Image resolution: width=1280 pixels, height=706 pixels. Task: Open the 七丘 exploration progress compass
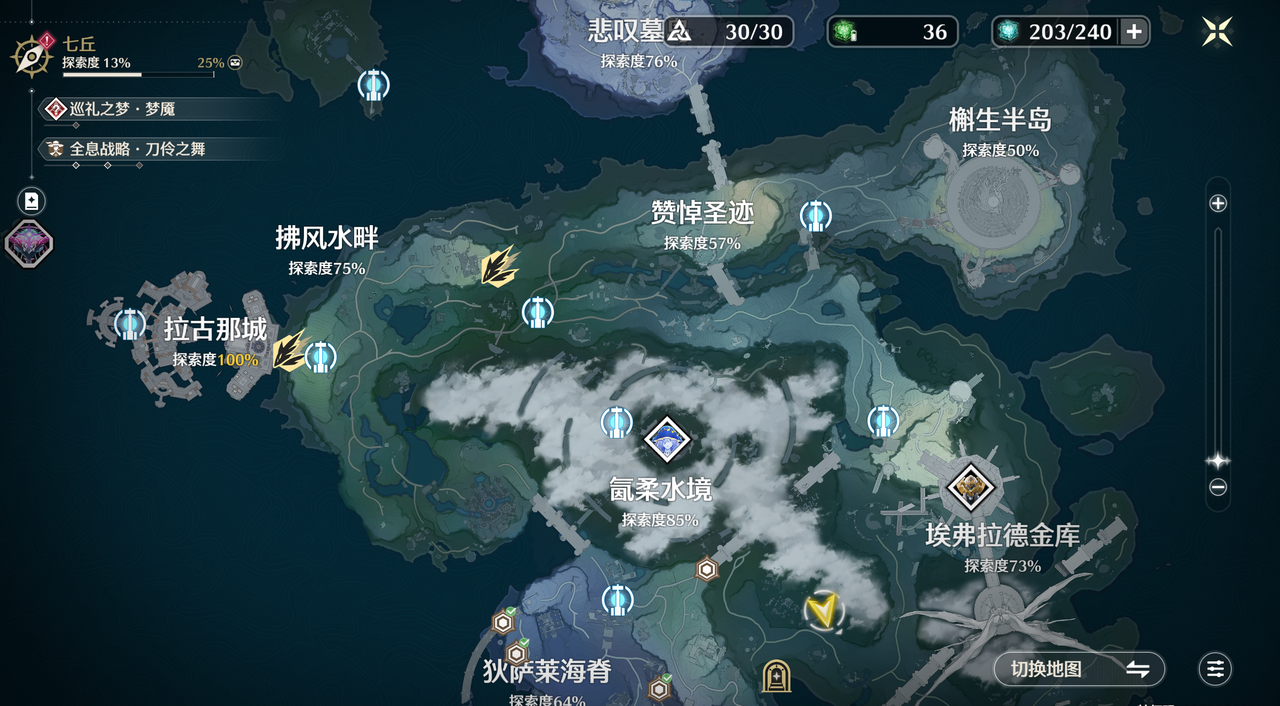point(32,55)
